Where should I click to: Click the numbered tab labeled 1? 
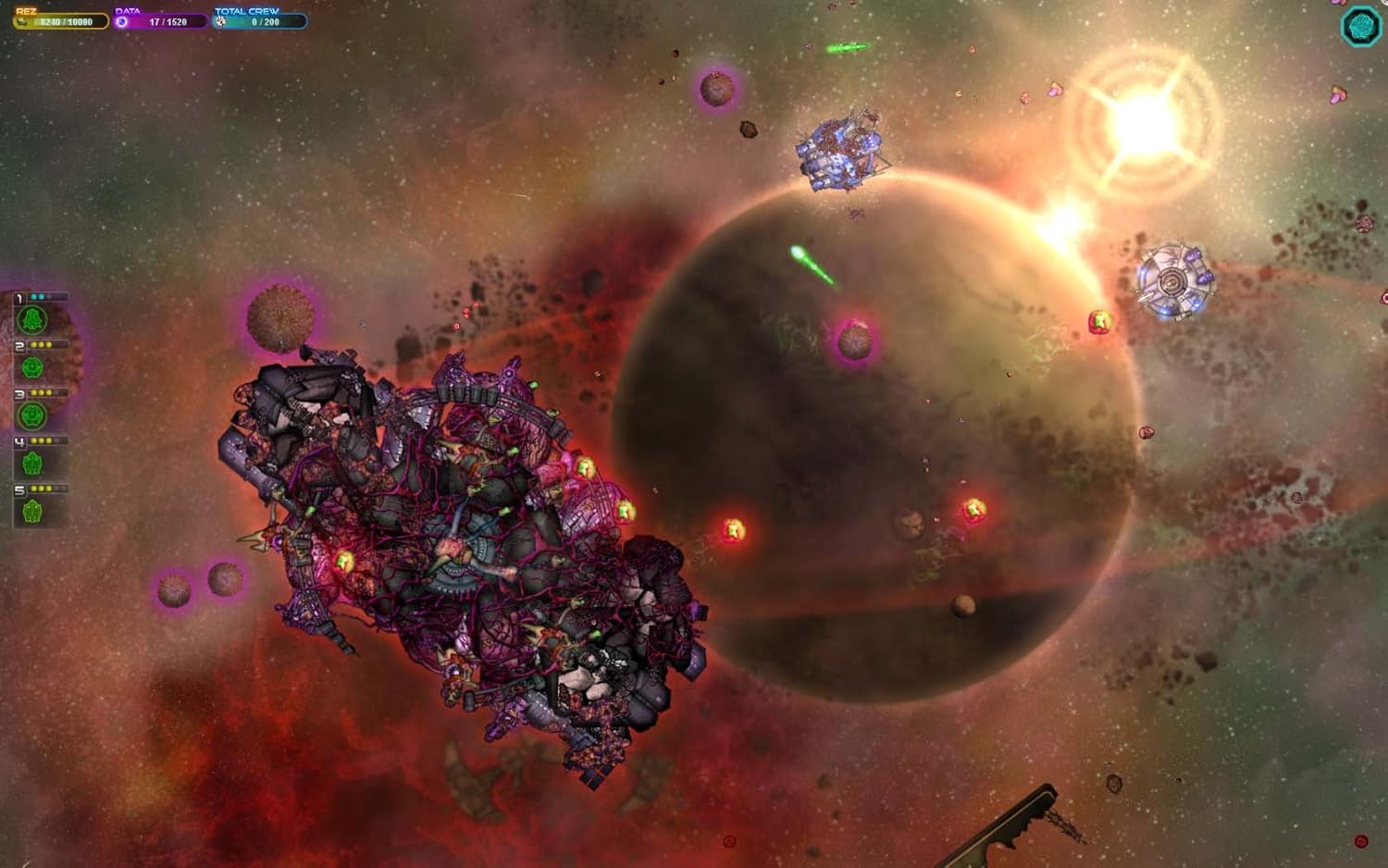[x=19, y=297]
